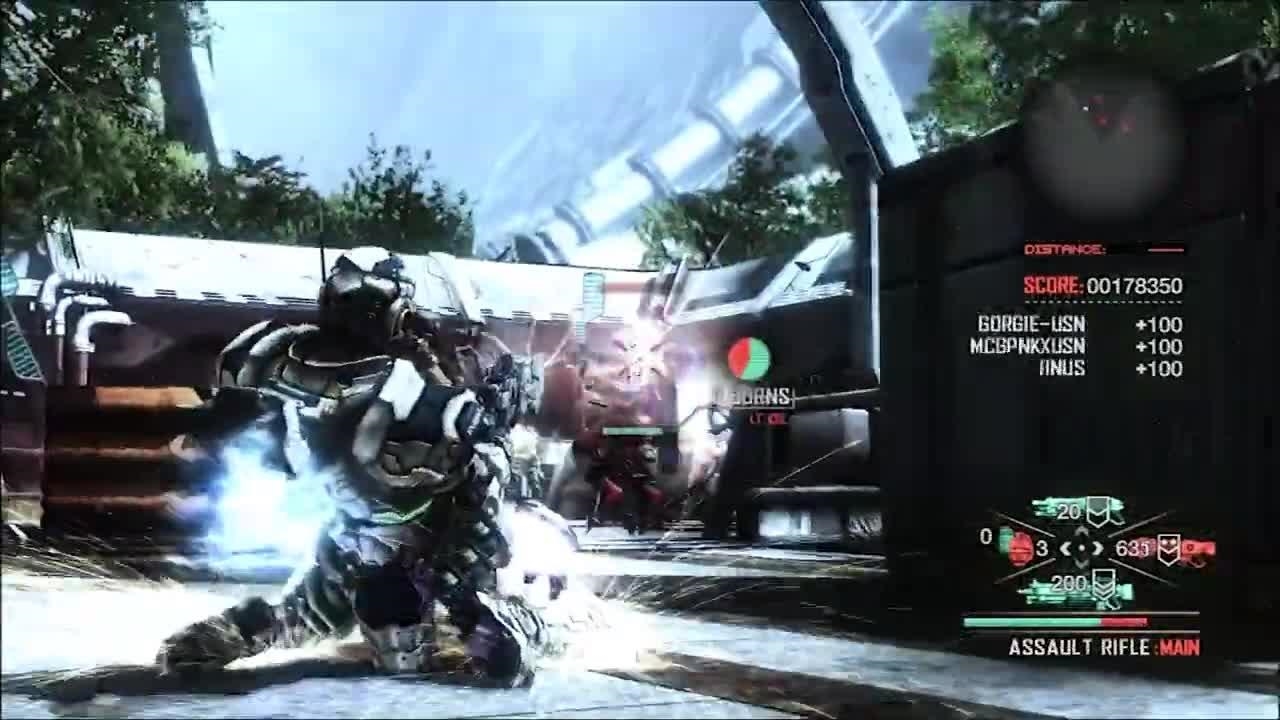Viewport: 1280px width, 720px height.
Task: Choose the bottom weapon with 200 ammo
Action: [1077, 589]
